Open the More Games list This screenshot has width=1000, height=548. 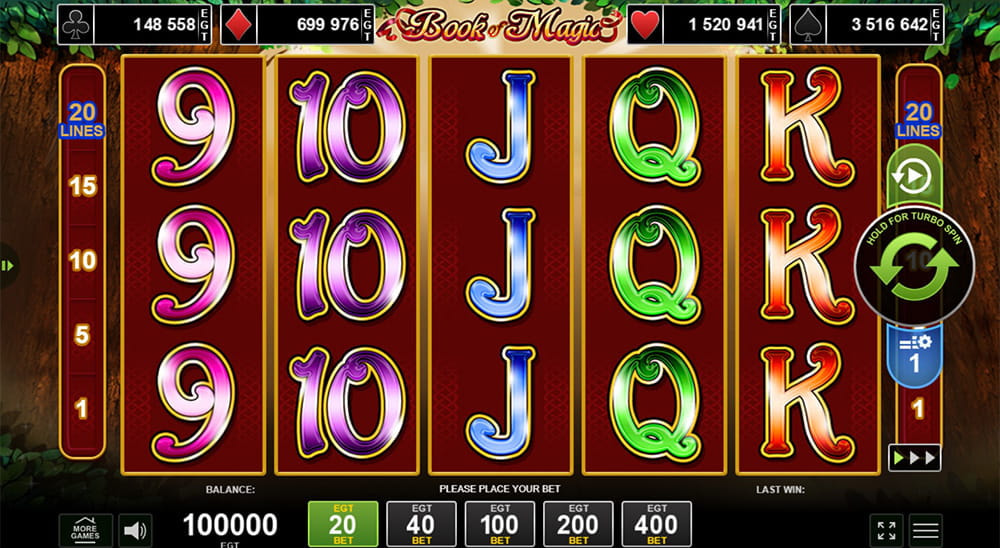coord(85,529)
